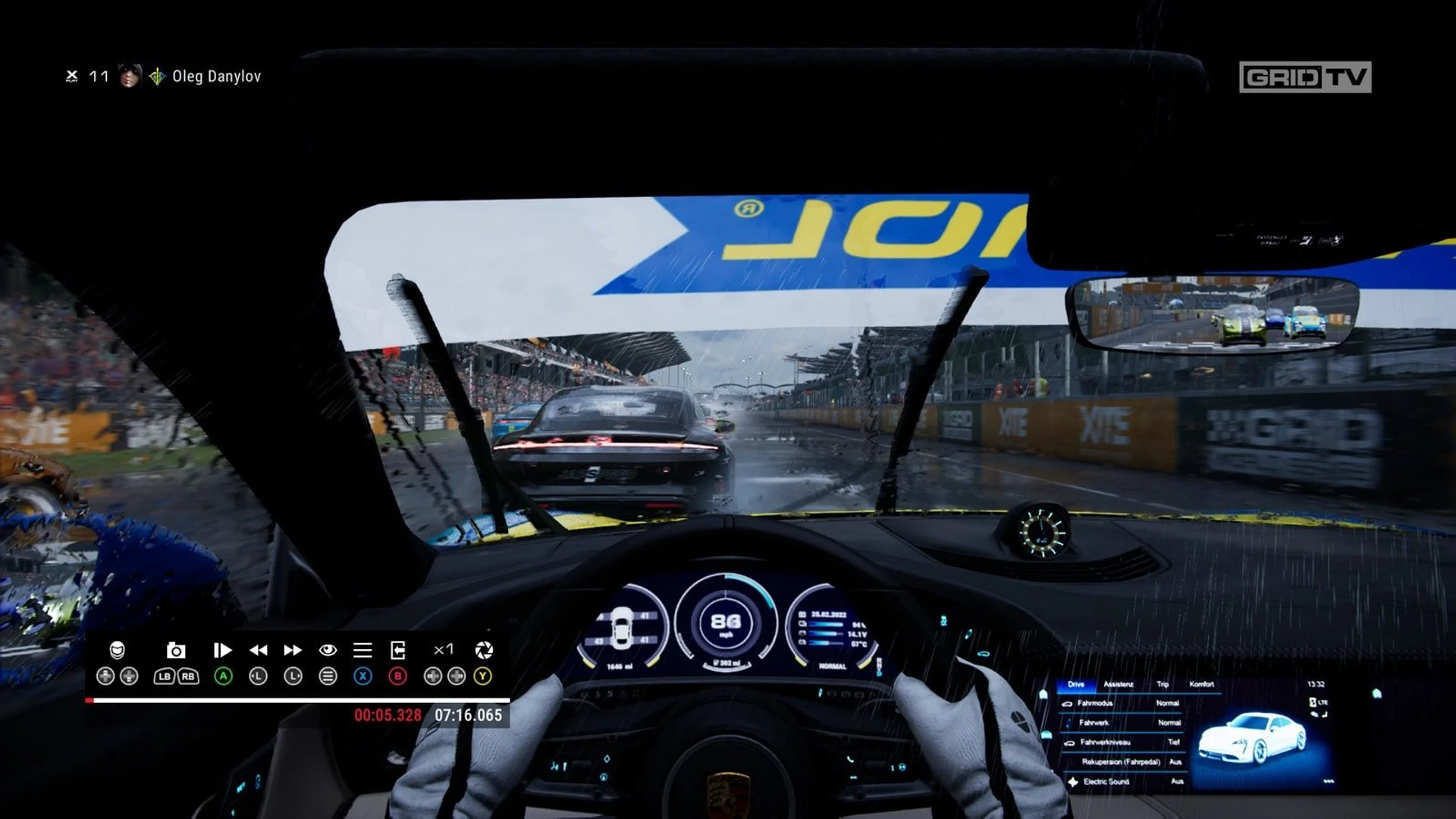Change the x1 playback speed
1456x819 pixels.
444,650
